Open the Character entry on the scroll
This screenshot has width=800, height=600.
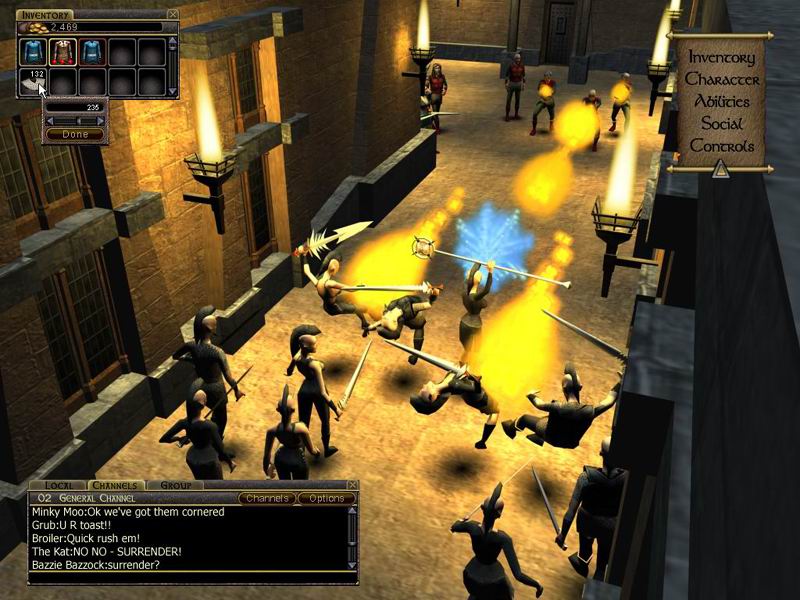[721, 79]
